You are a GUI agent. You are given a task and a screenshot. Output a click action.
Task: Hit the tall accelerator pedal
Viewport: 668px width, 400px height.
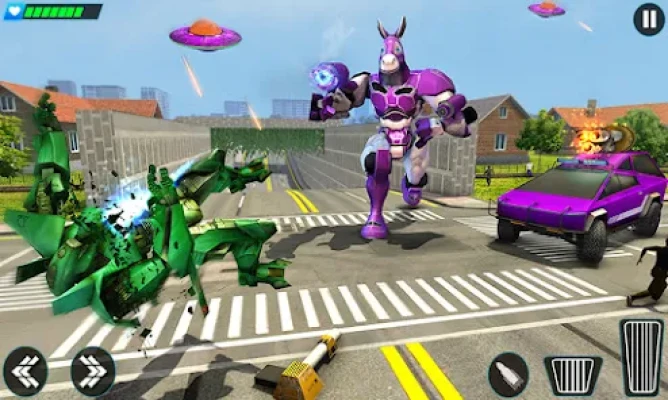click(641, 357)
